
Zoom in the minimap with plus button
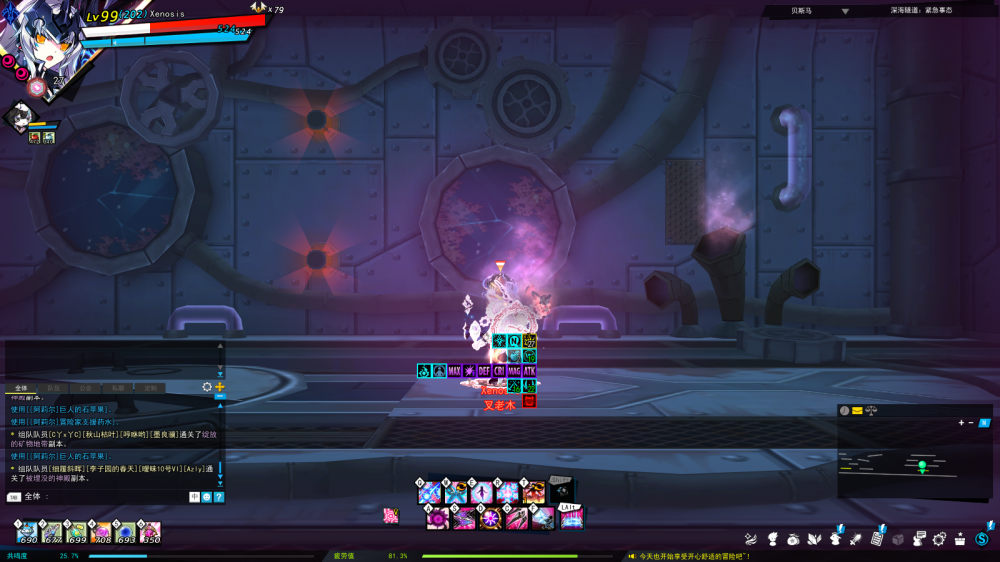coord(962,422)
